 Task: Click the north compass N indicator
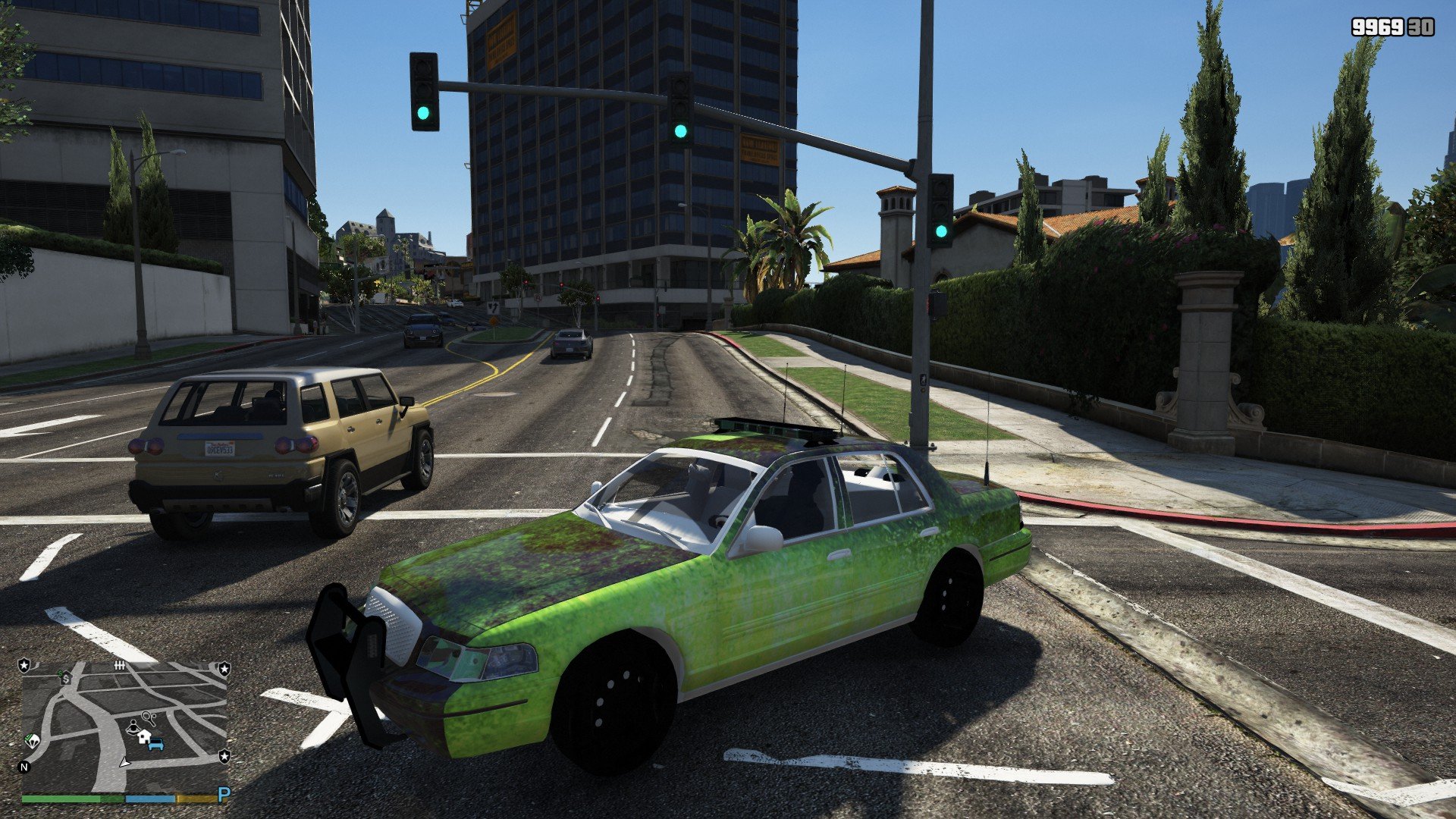tap(24, 767)
